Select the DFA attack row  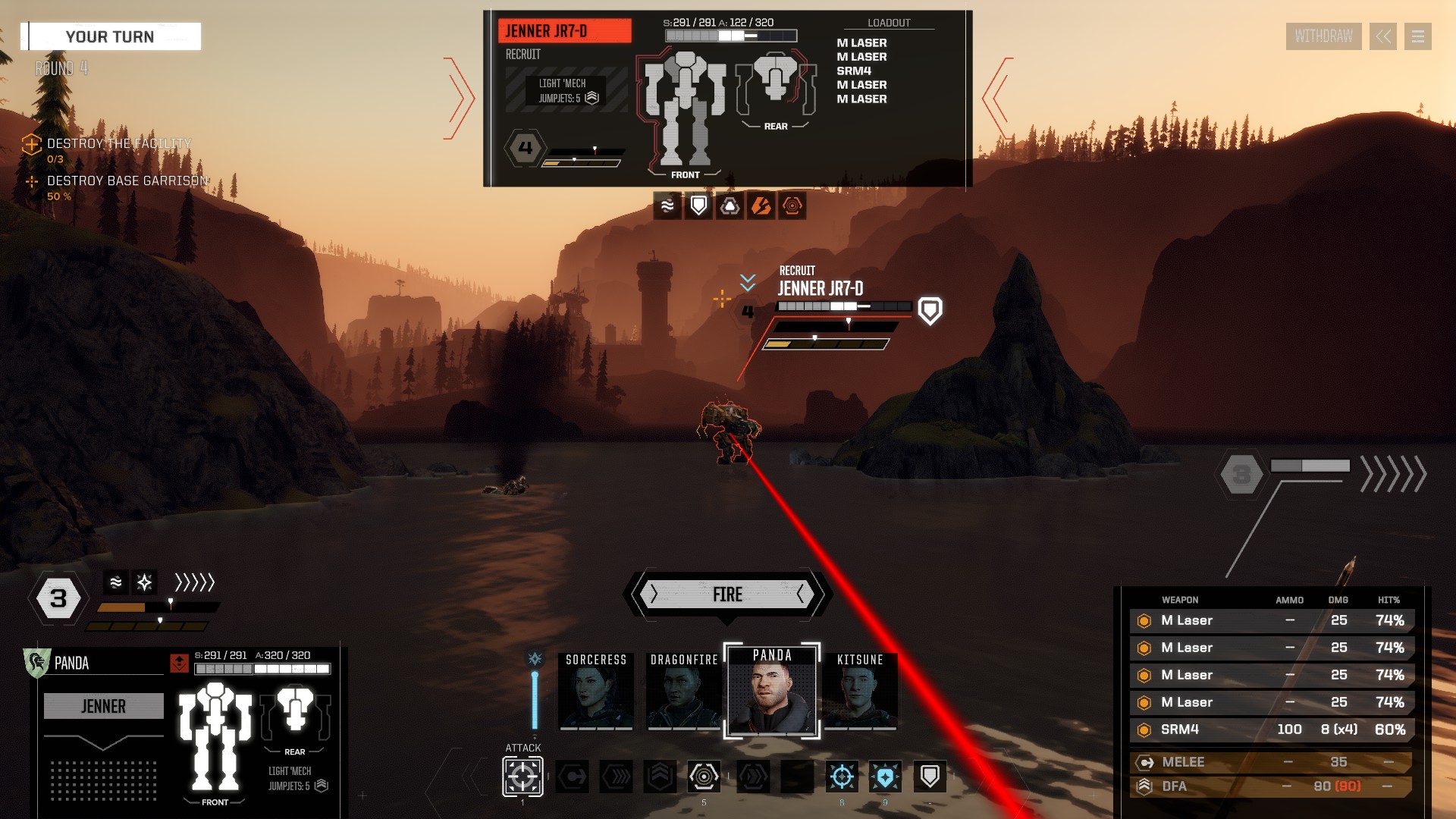point(1271,786)
